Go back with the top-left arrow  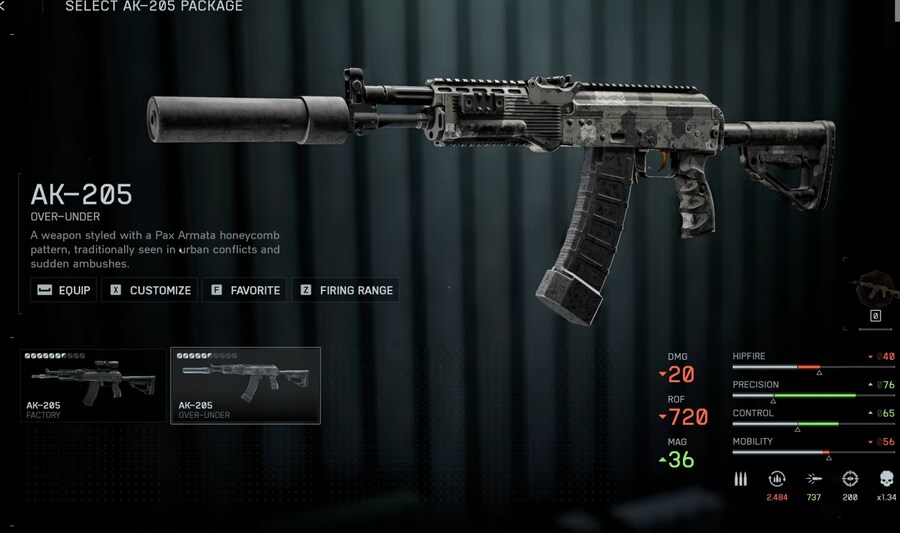coord(3,7)
